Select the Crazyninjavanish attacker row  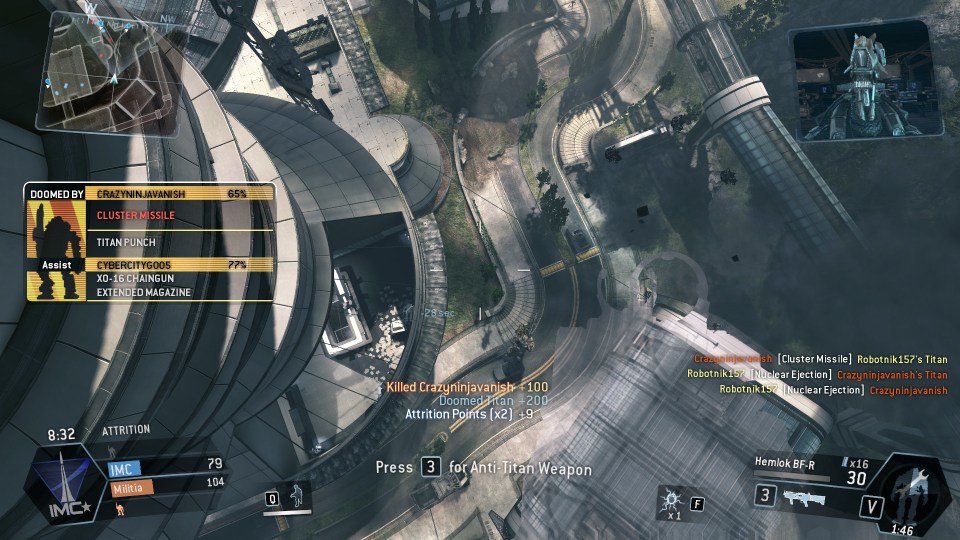tap(180, 193)
